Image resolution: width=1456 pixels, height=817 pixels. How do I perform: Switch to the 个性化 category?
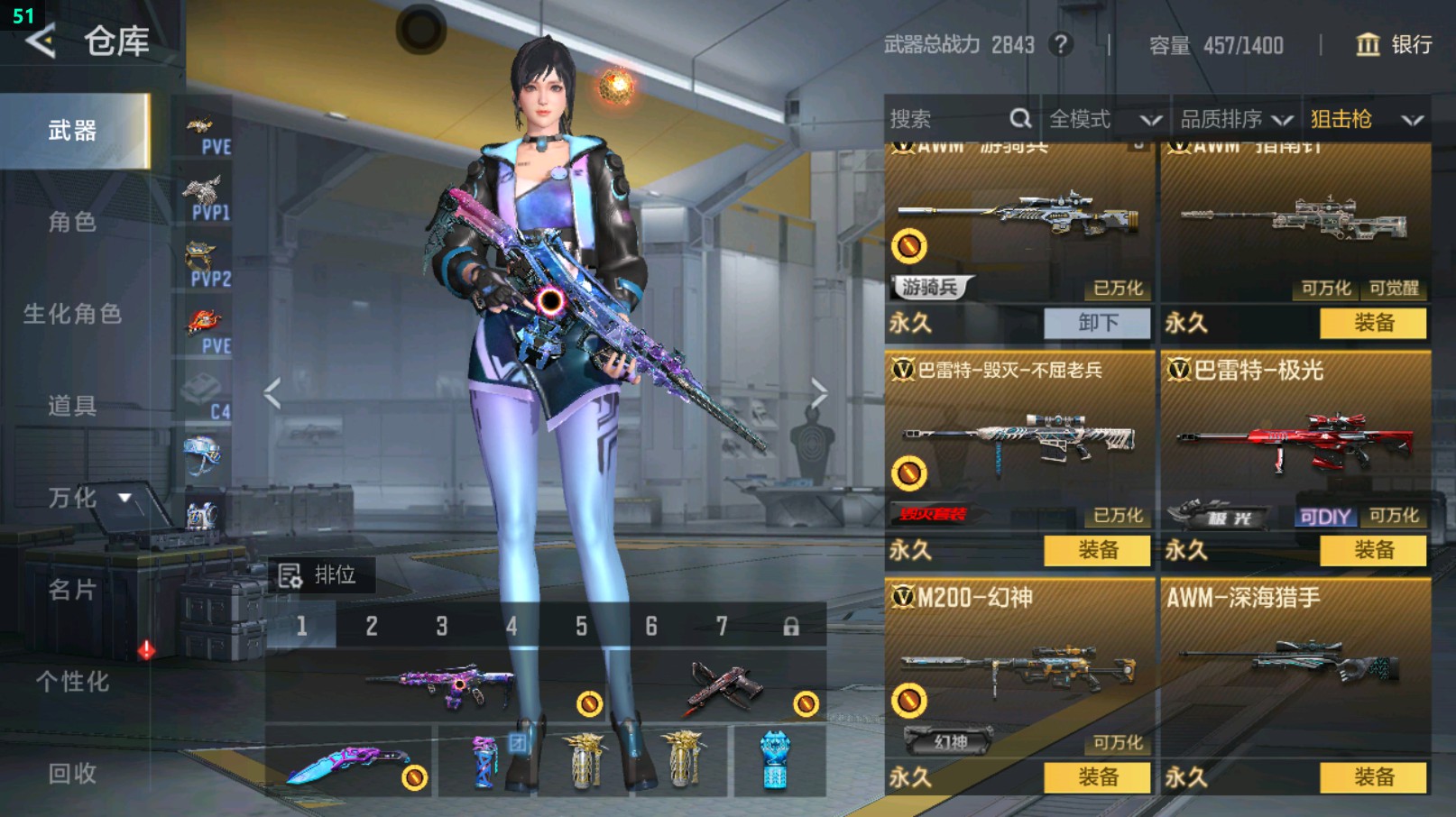click(72, 682)
